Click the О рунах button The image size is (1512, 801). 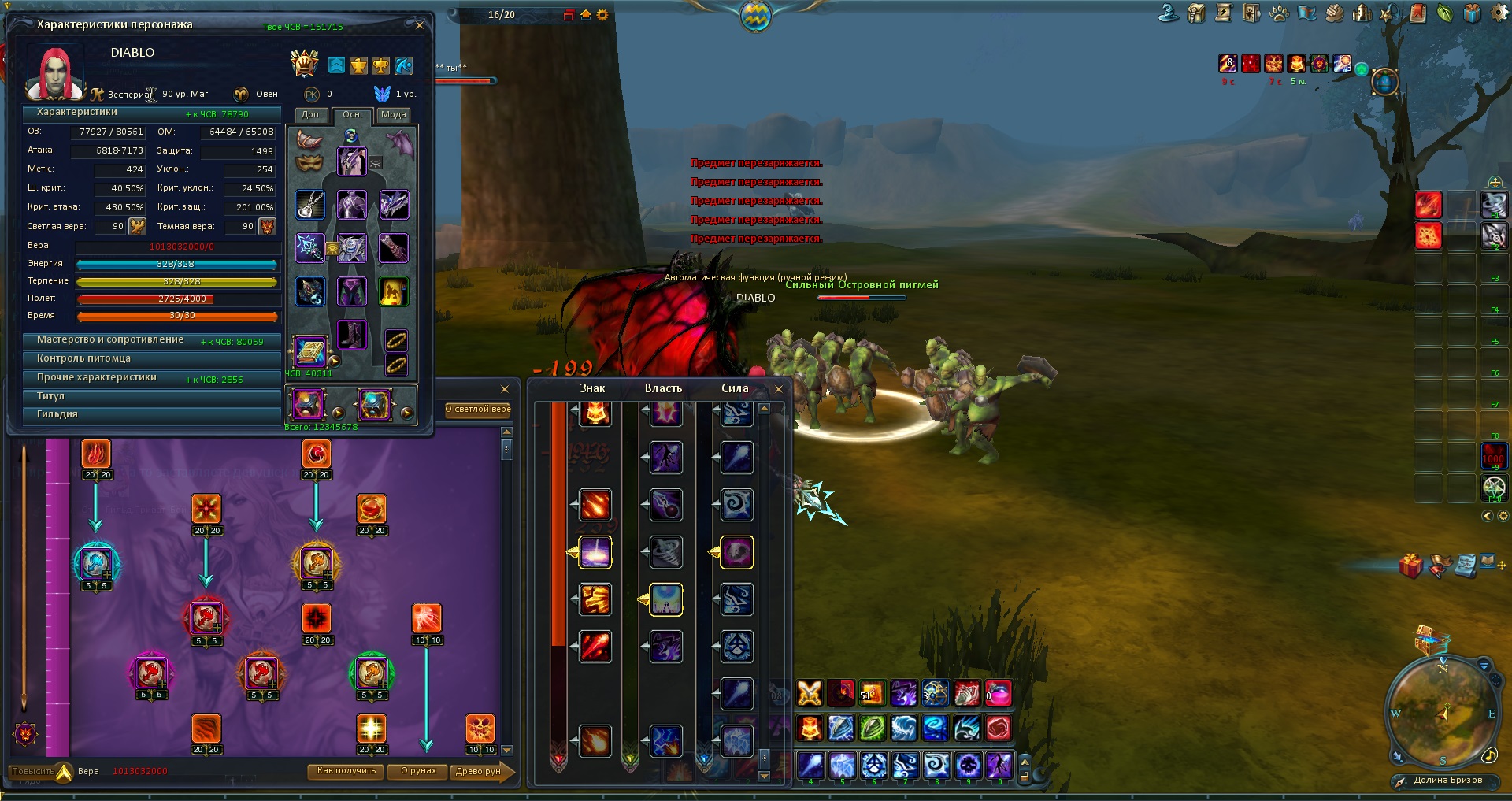click(x=417, y=771)
